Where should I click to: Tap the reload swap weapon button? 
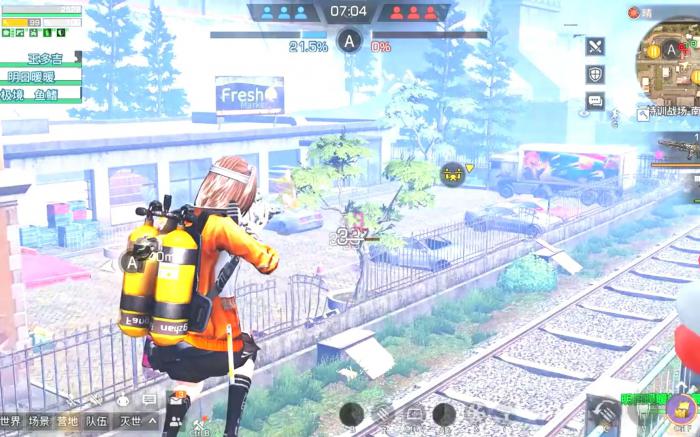(603, 410)
